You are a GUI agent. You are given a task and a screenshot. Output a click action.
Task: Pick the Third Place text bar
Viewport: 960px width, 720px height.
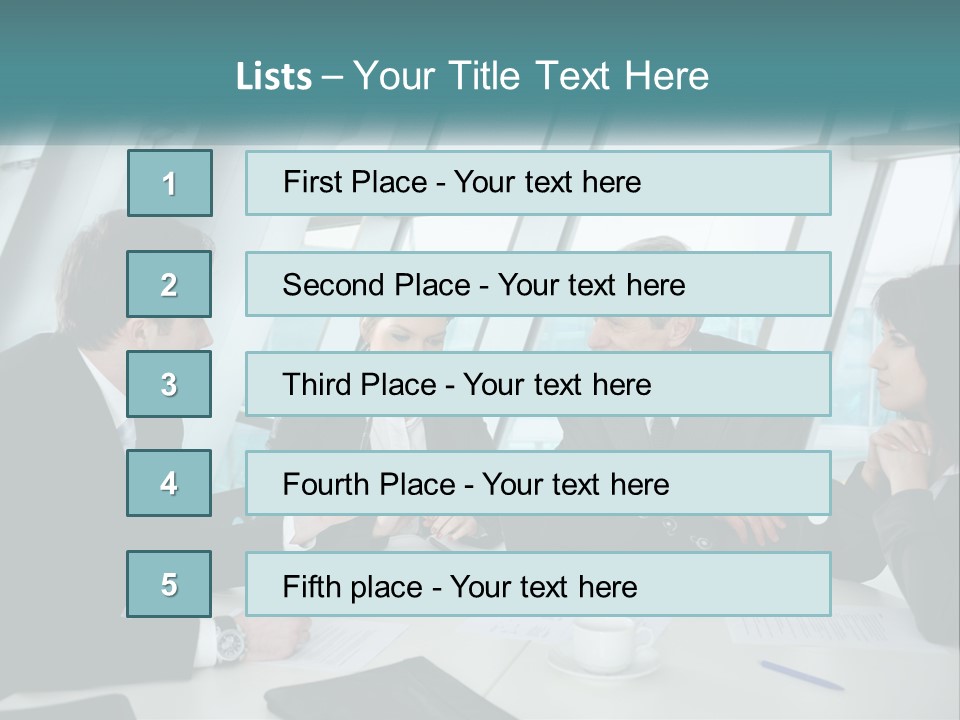[x=538, y=384]
